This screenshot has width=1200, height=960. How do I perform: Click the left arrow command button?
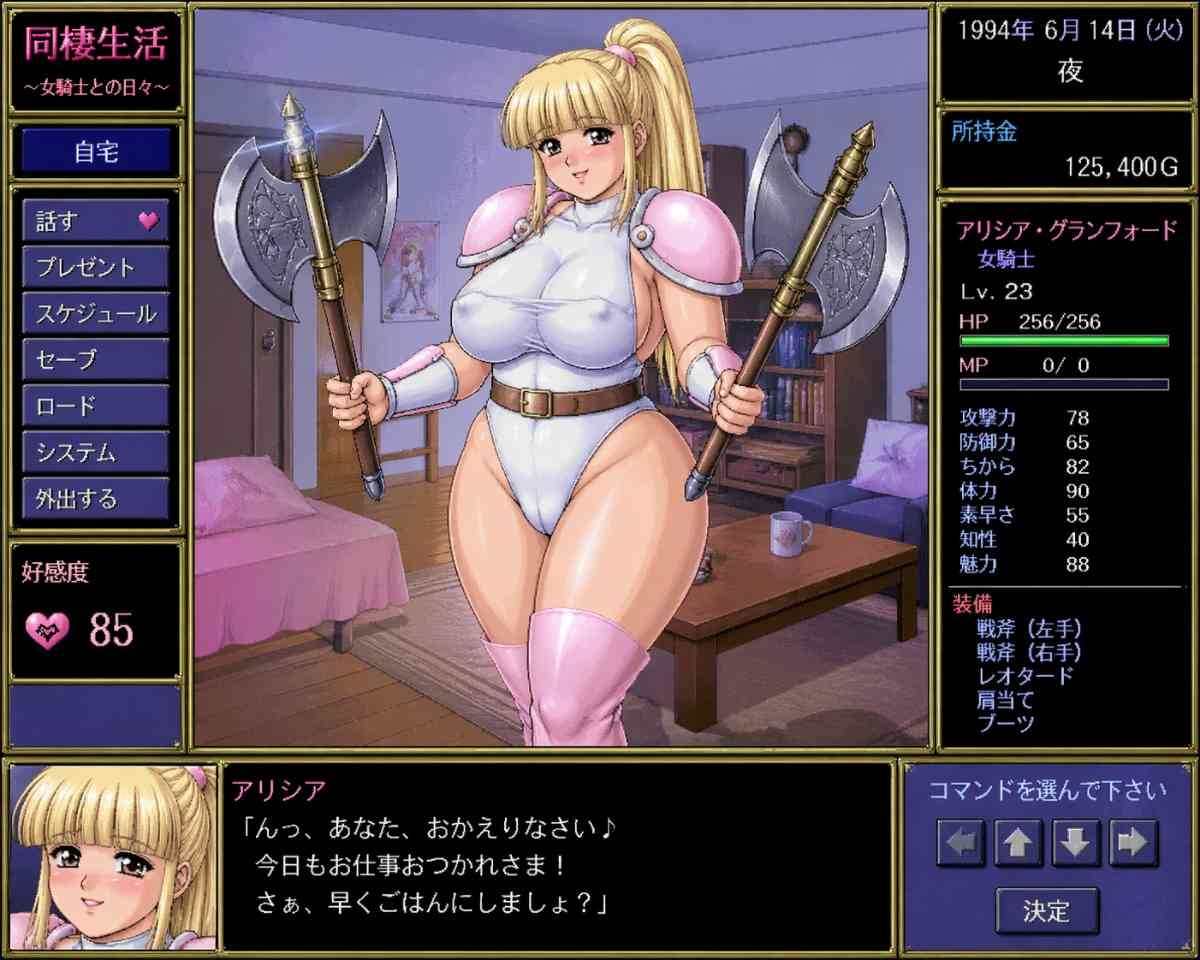click(961, 843)
